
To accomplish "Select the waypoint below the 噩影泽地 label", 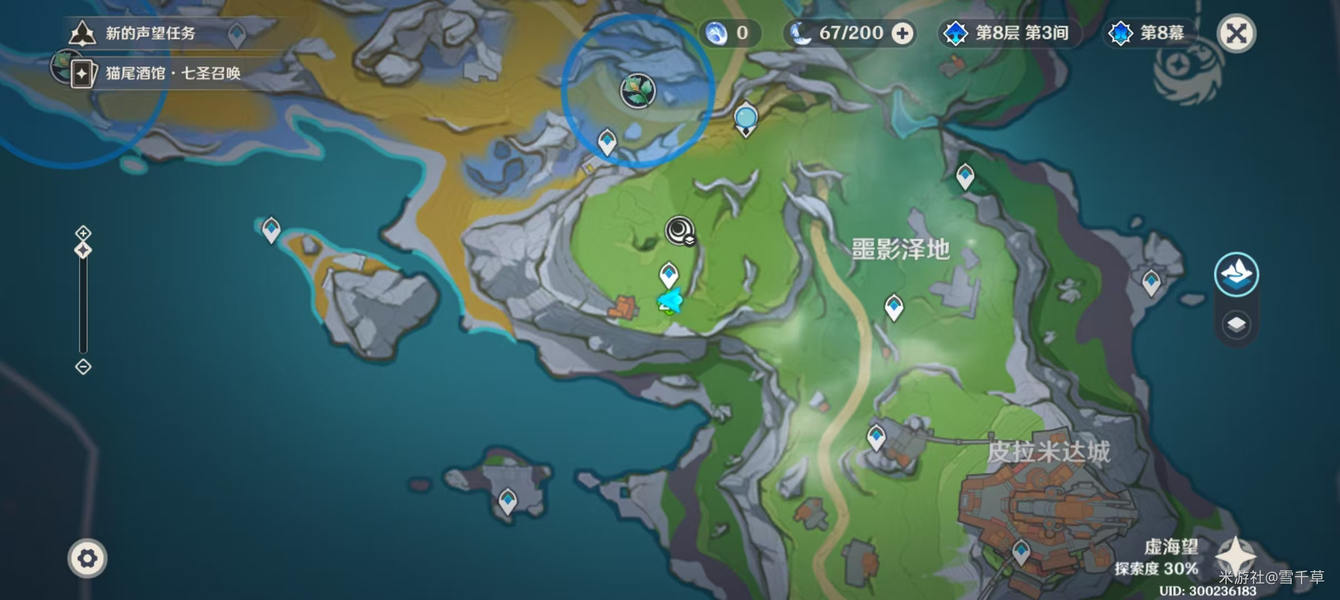I will click(x=894, y=307).
